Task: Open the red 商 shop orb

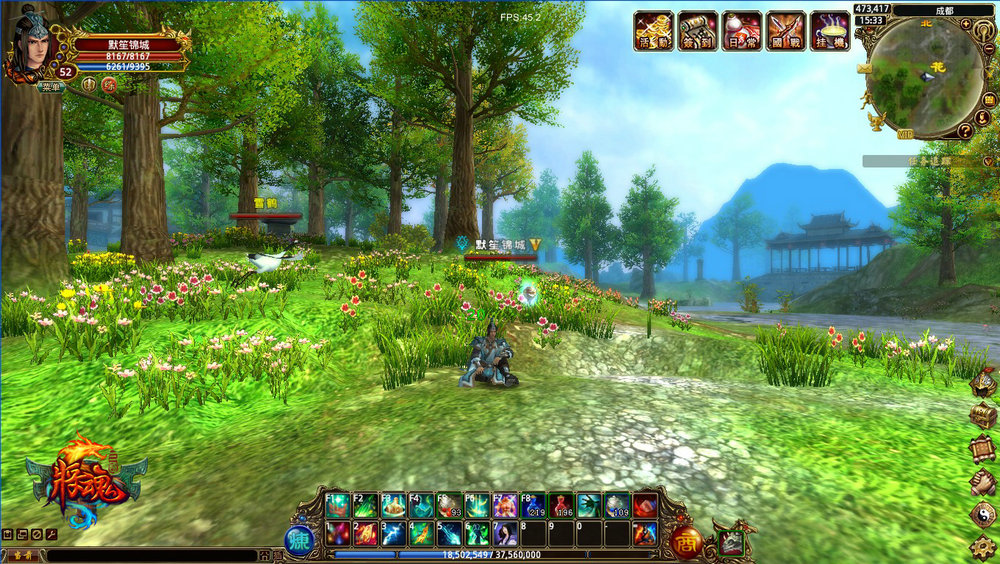Action: pos(686,540)
